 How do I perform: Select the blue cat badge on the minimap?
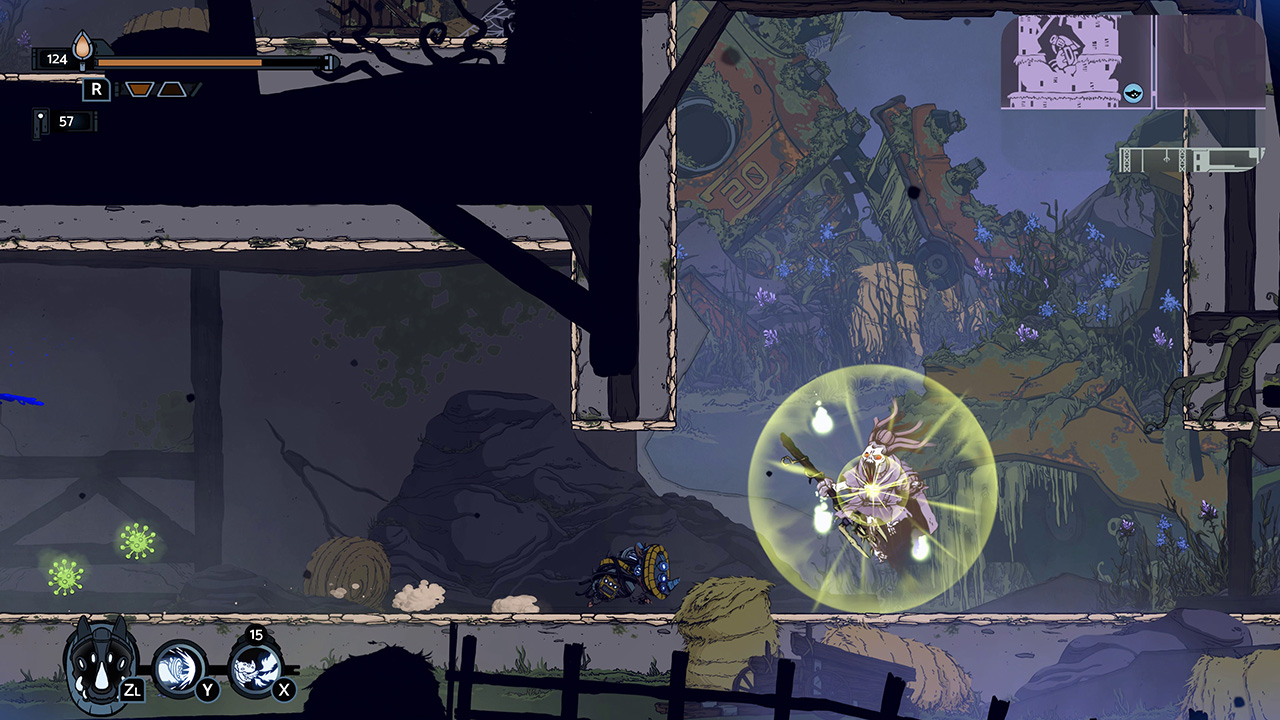point(1133,93)
